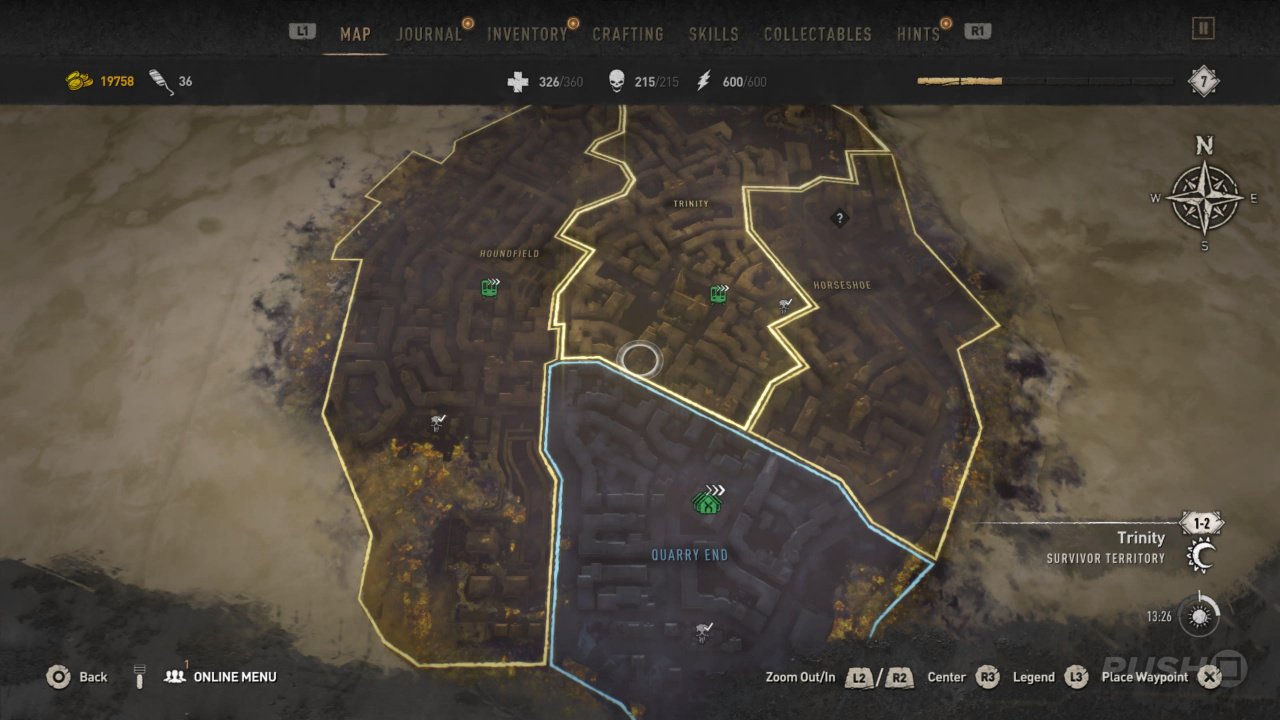Switch to the Hints tab
1280x720 pixels.
(x=918, y=34)
